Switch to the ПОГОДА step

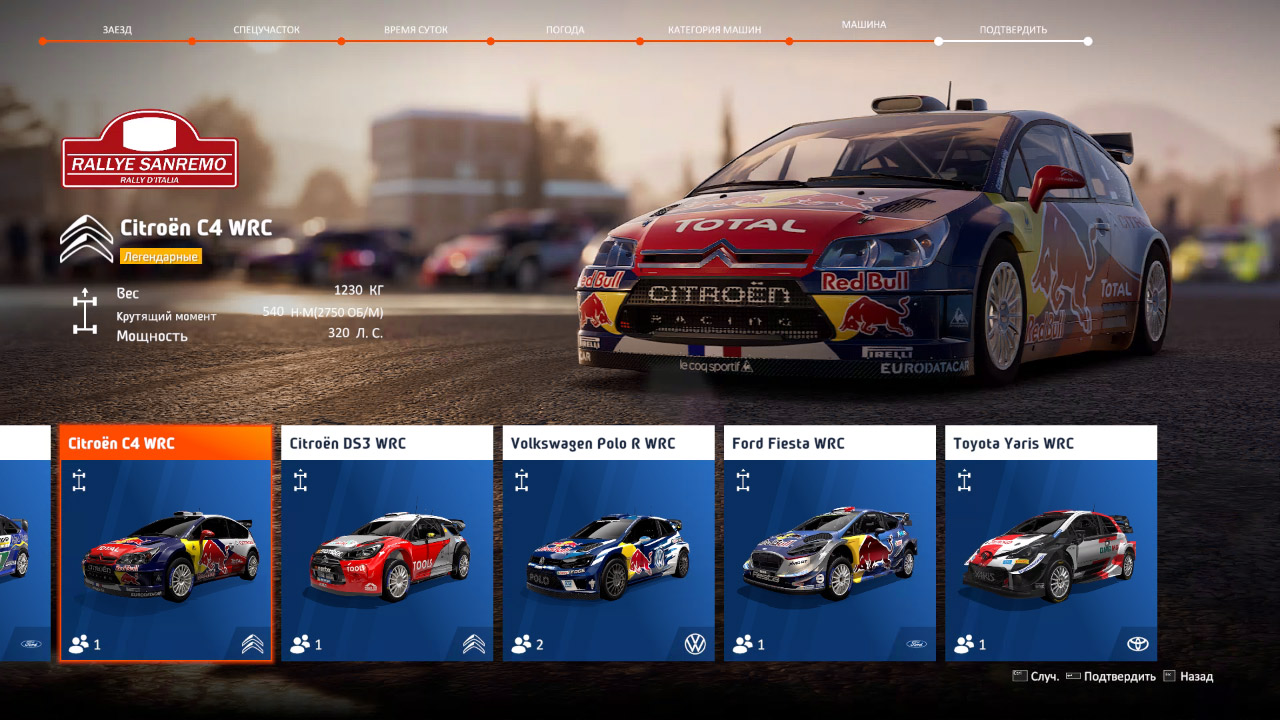point(566,29)
